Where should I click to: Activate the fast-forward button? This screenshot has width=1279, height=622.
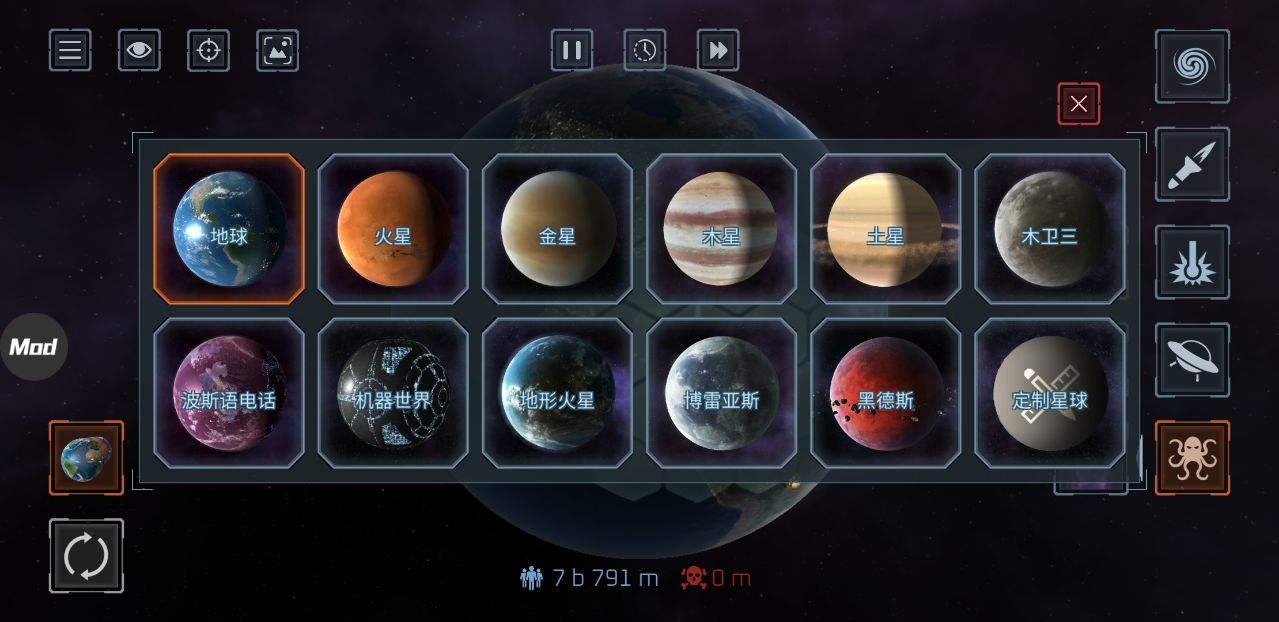[x=718, y=50]
